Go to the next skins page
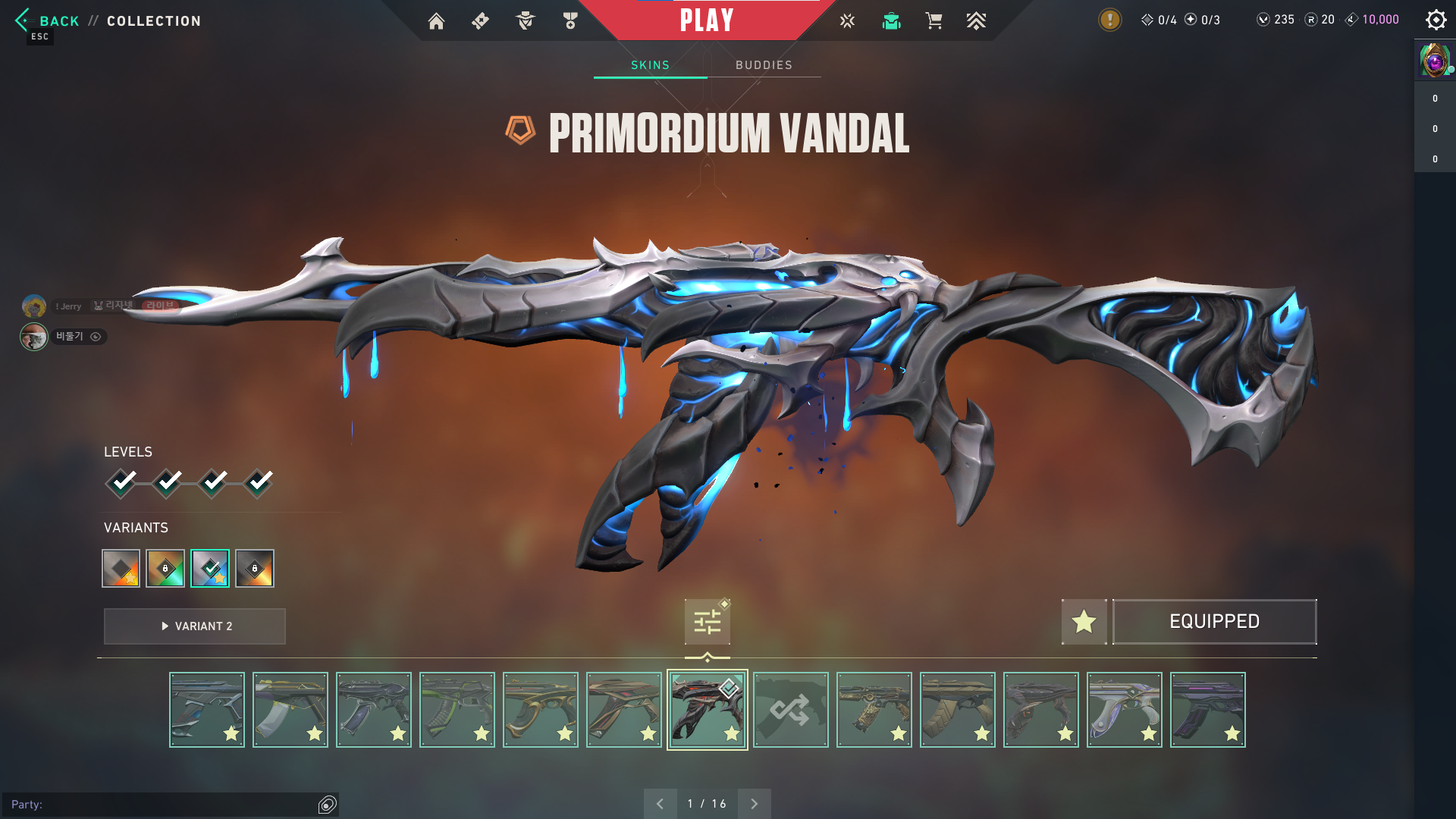This screenshot has height=819, width=1456. coord(754,804)
